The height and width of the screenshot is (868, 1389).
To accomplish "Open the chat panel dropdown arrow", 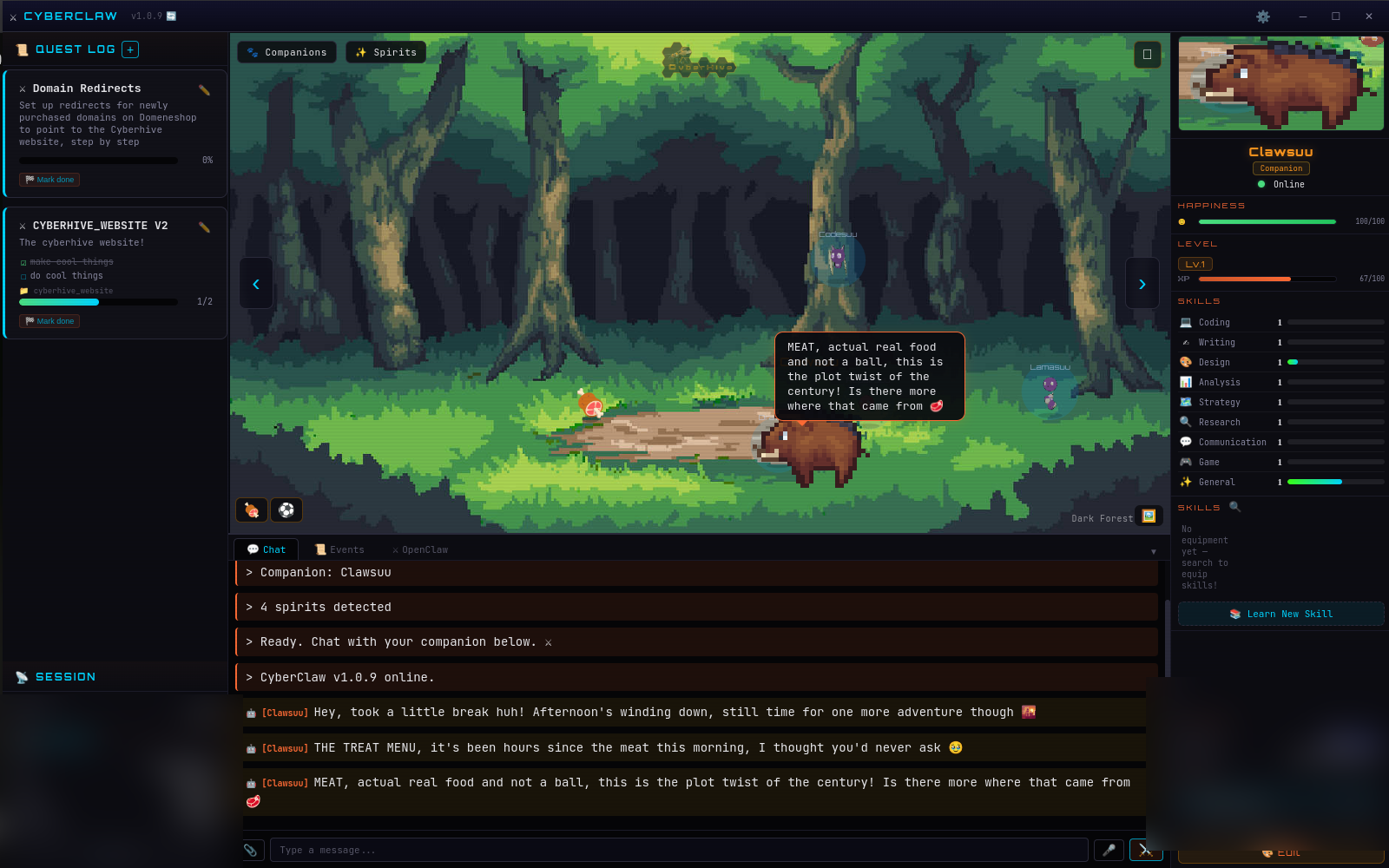I will 1154,550.
